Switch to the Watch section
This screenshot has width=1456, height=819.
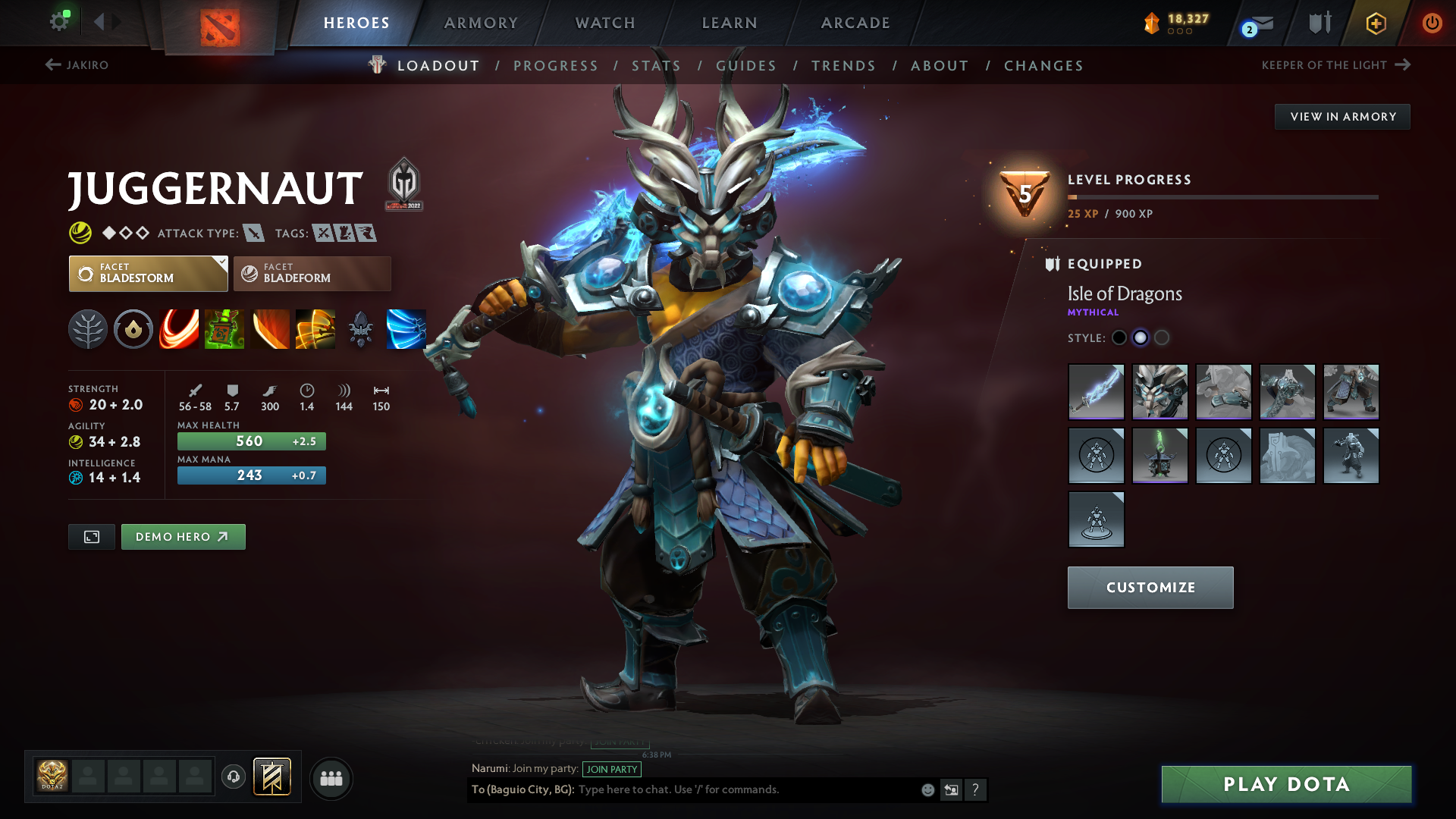[x=605, y=23]
